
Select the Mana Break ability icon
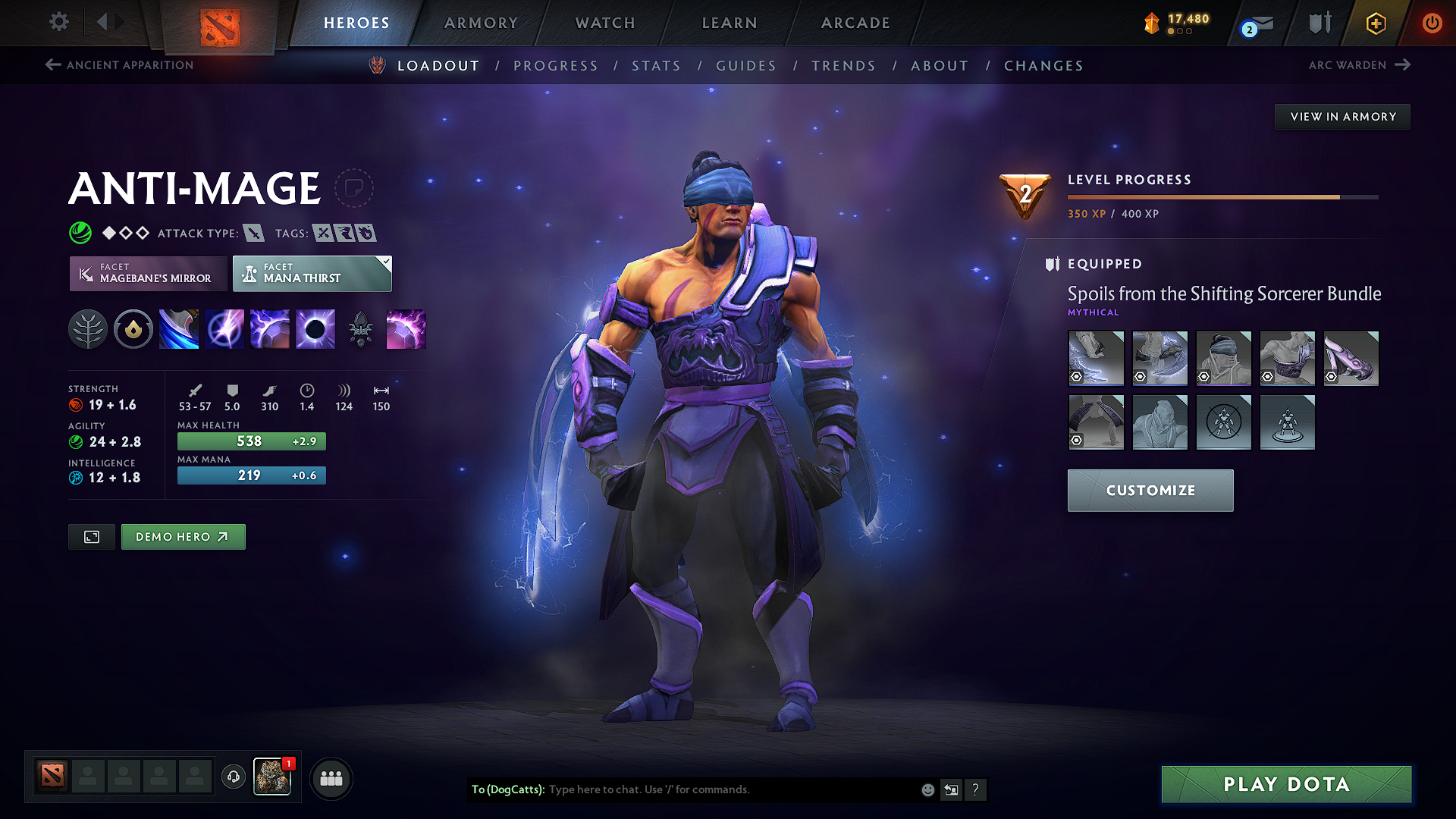(x=178, y=328)
